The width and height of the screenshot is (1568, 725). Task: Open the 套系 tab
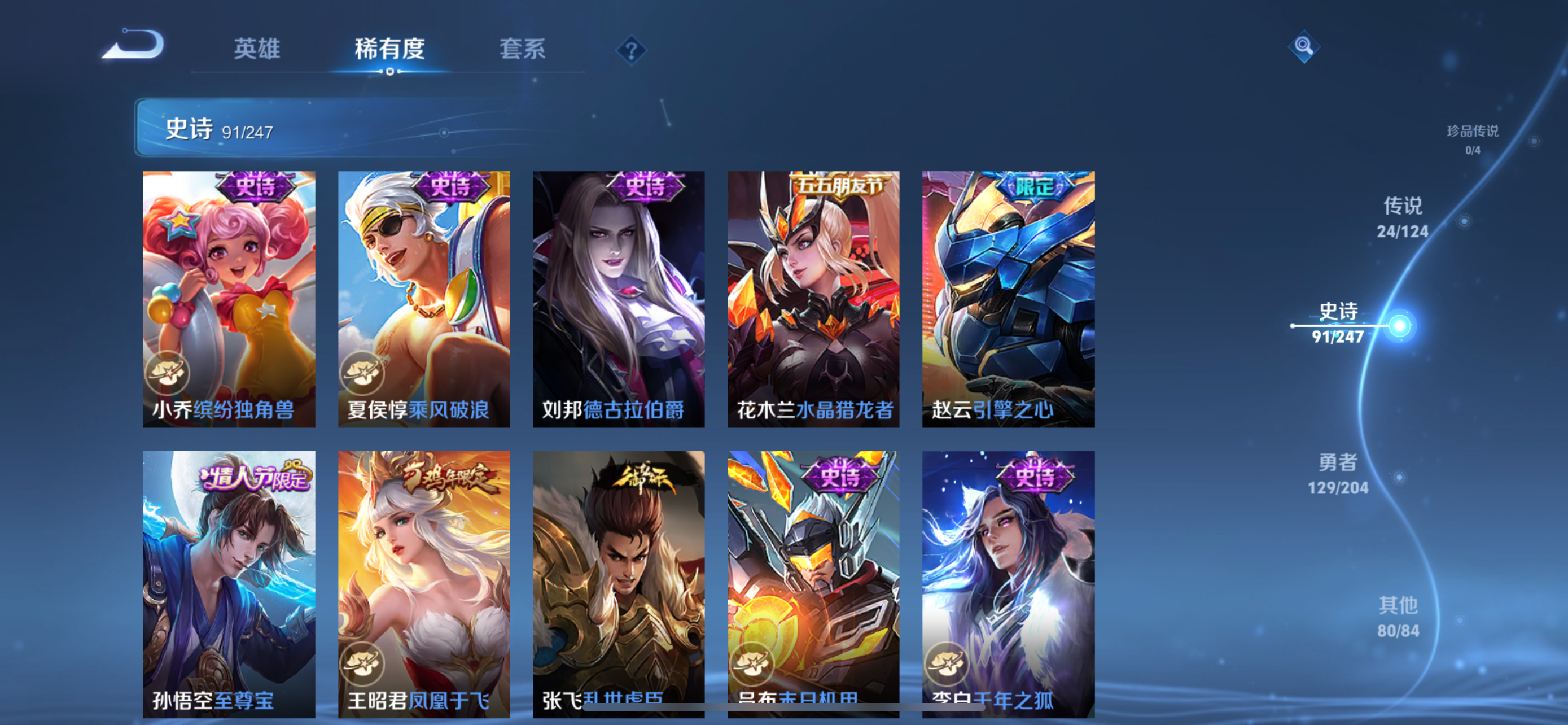[x=522, y=49]
